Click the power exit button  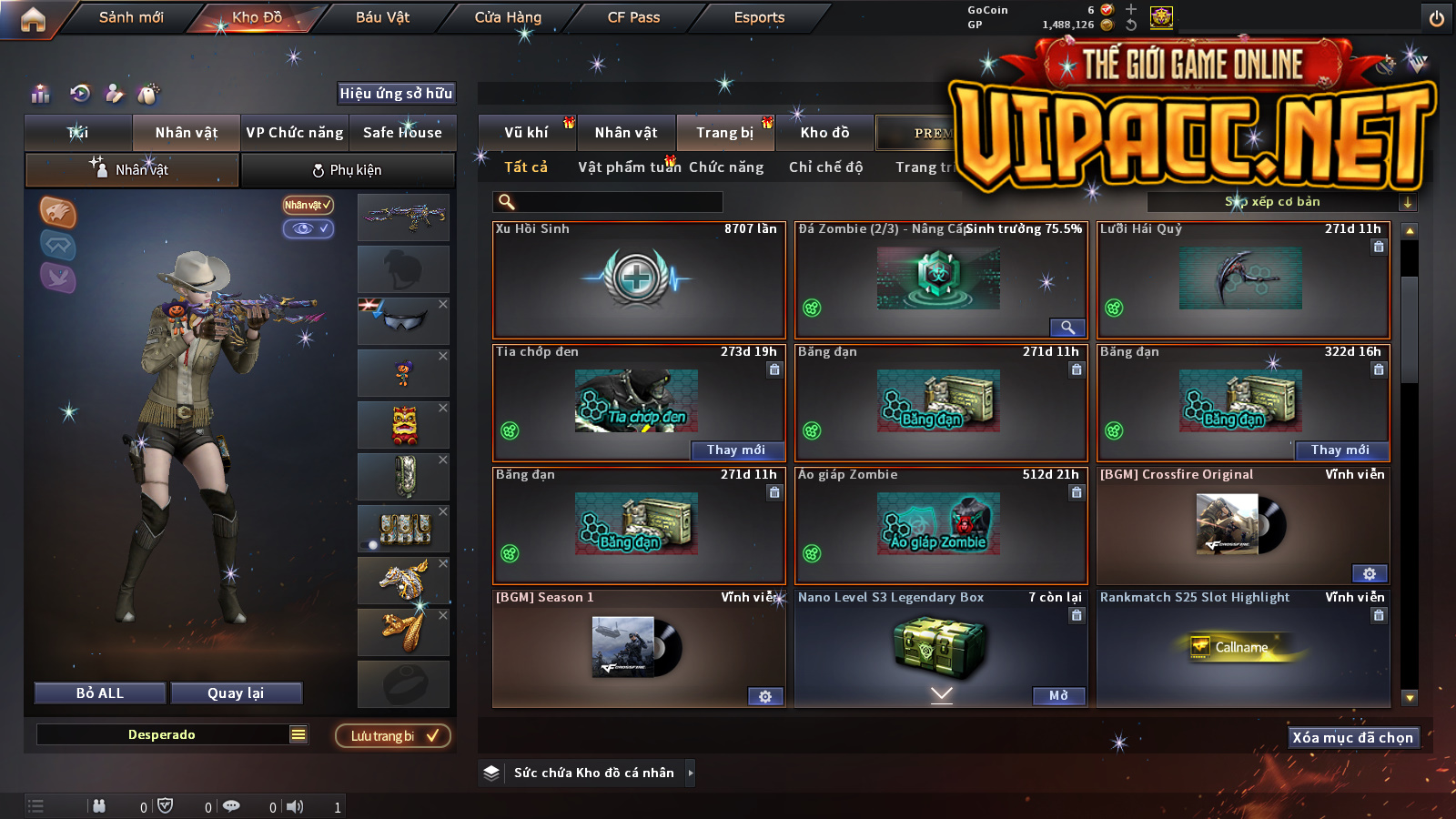[1437, 18]
